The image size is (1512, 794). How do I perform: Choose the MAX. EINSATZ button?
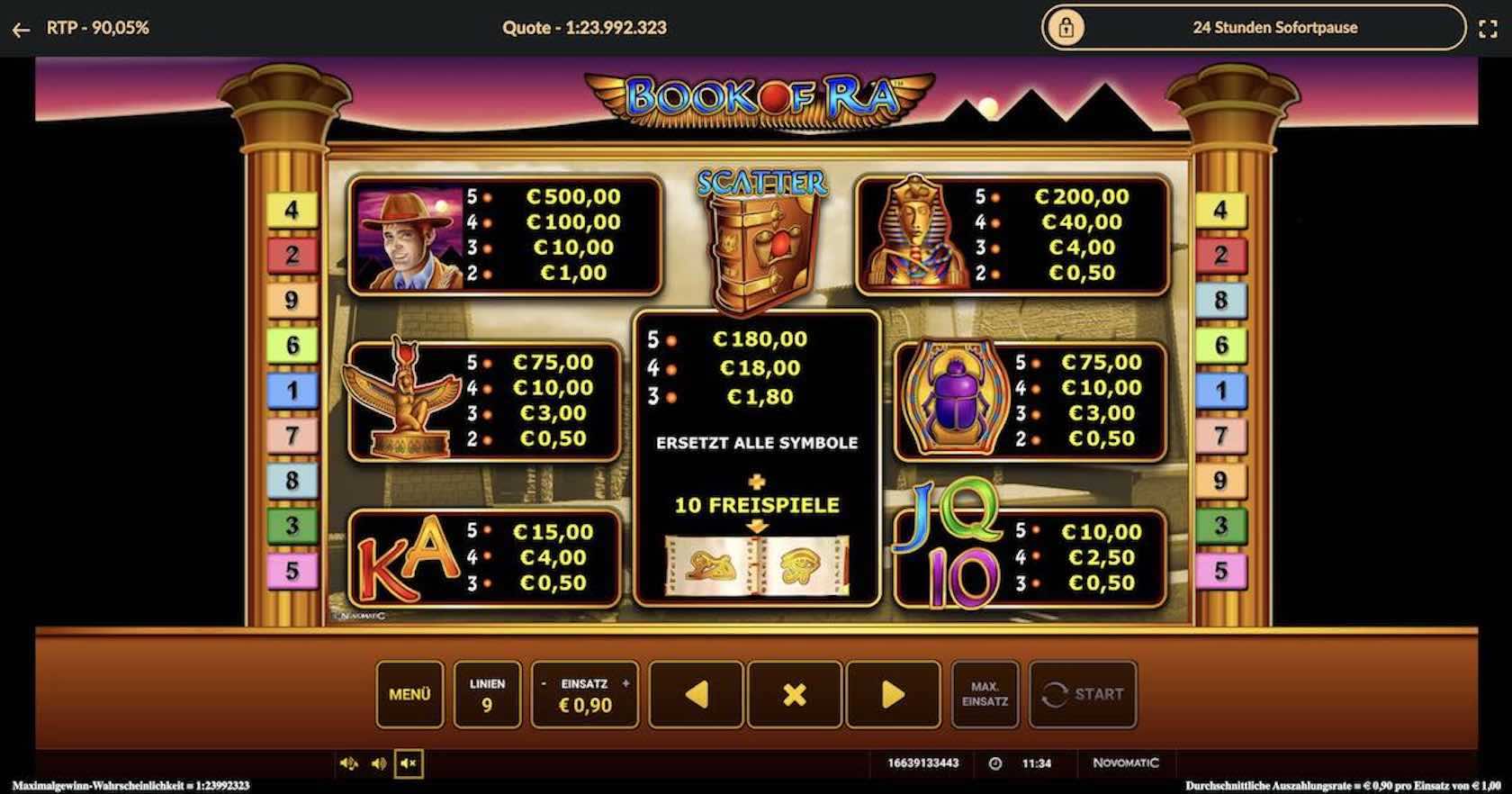tap(985, 694)
